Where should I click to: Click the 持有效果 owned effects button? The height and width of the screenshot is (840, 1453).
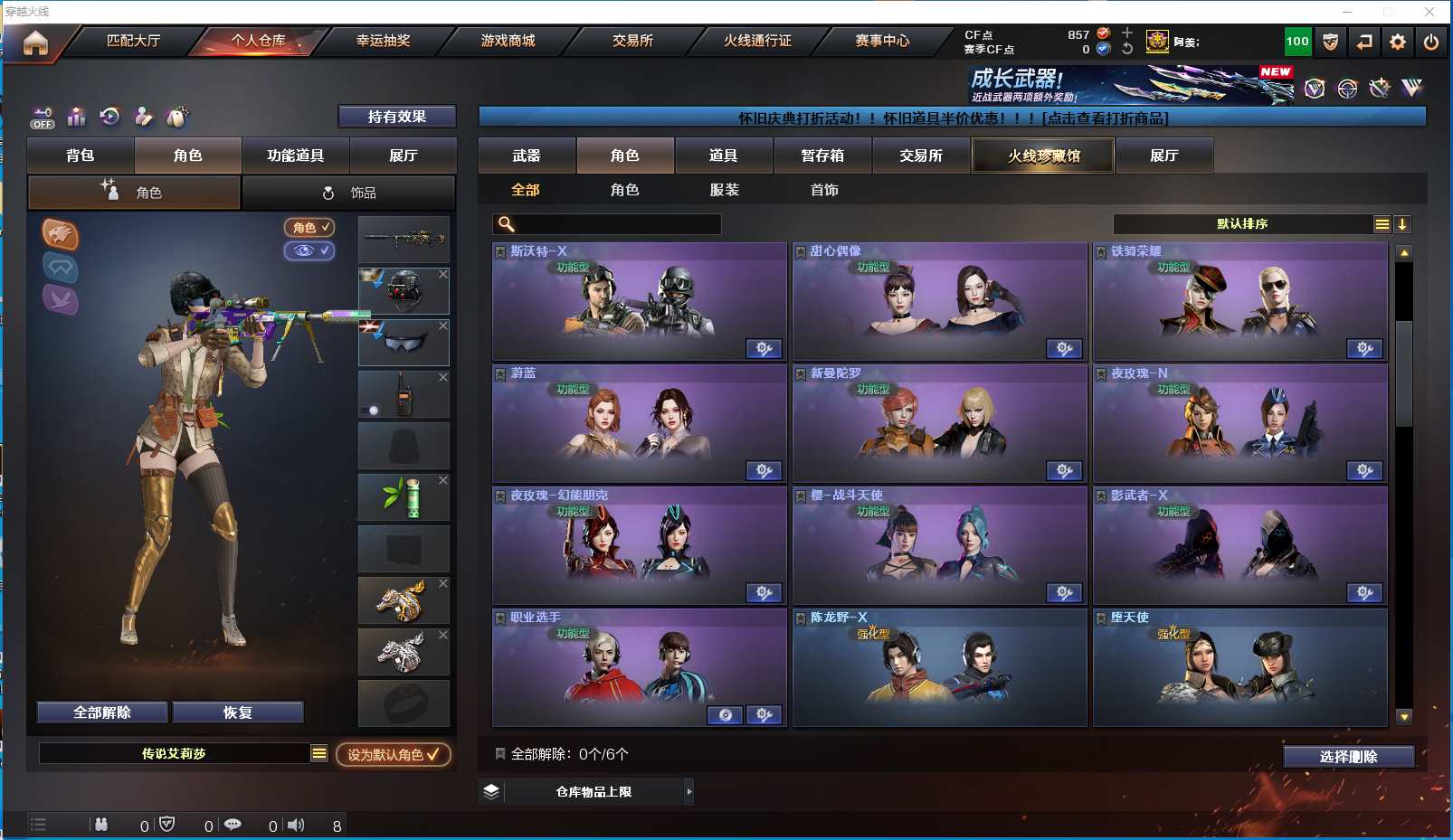point(396,117)
